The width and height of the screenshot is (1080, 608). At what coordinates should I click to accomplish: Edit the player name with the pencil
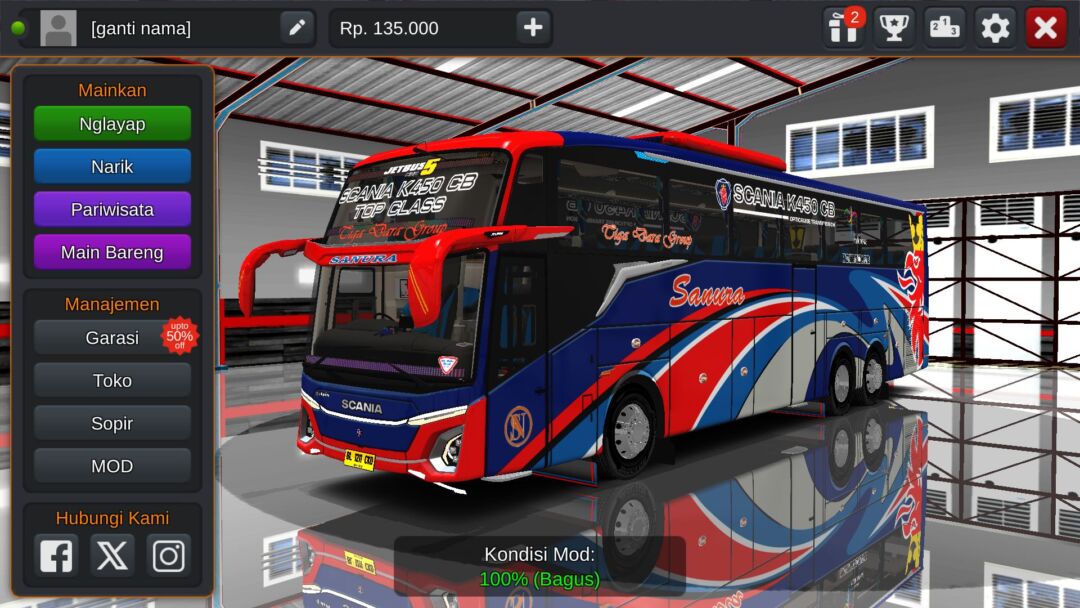pyautogui.click(x=297, y=28)
